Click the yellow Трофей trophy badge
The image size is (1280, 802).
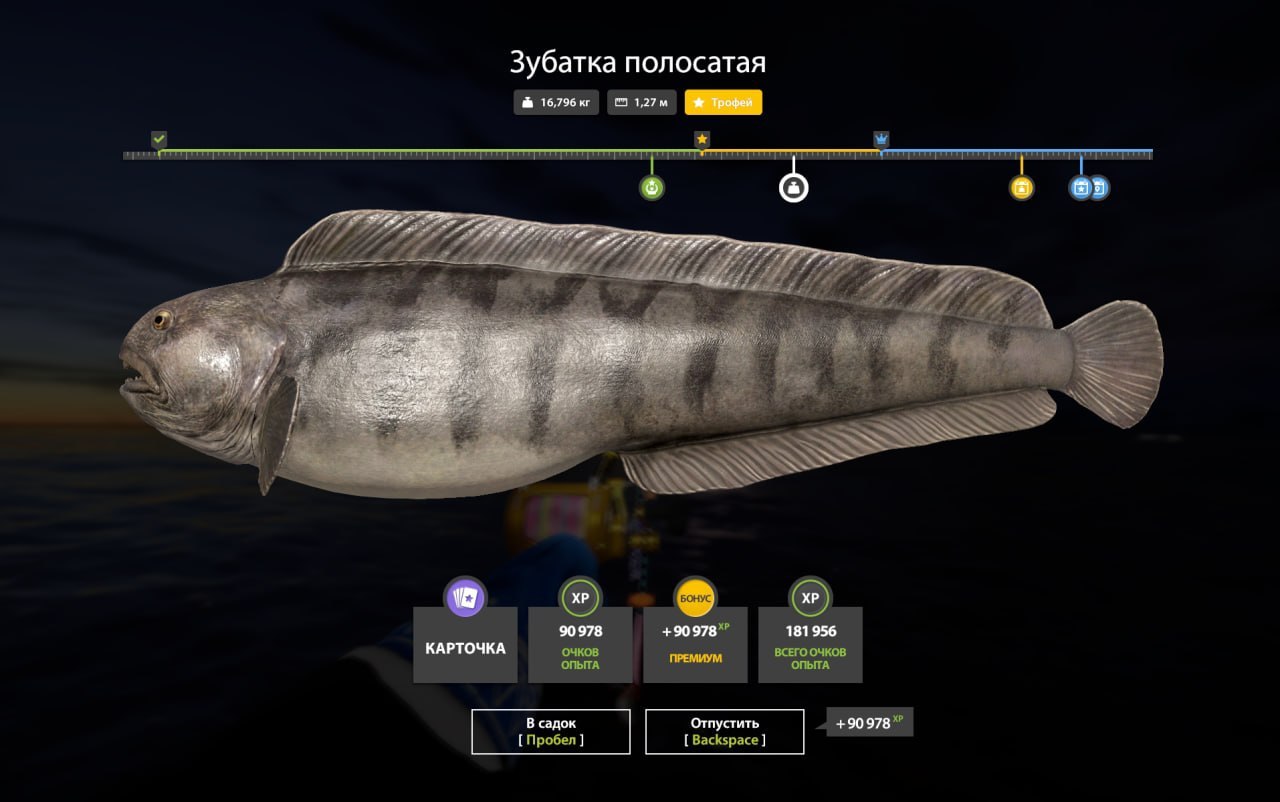(723, 102)
